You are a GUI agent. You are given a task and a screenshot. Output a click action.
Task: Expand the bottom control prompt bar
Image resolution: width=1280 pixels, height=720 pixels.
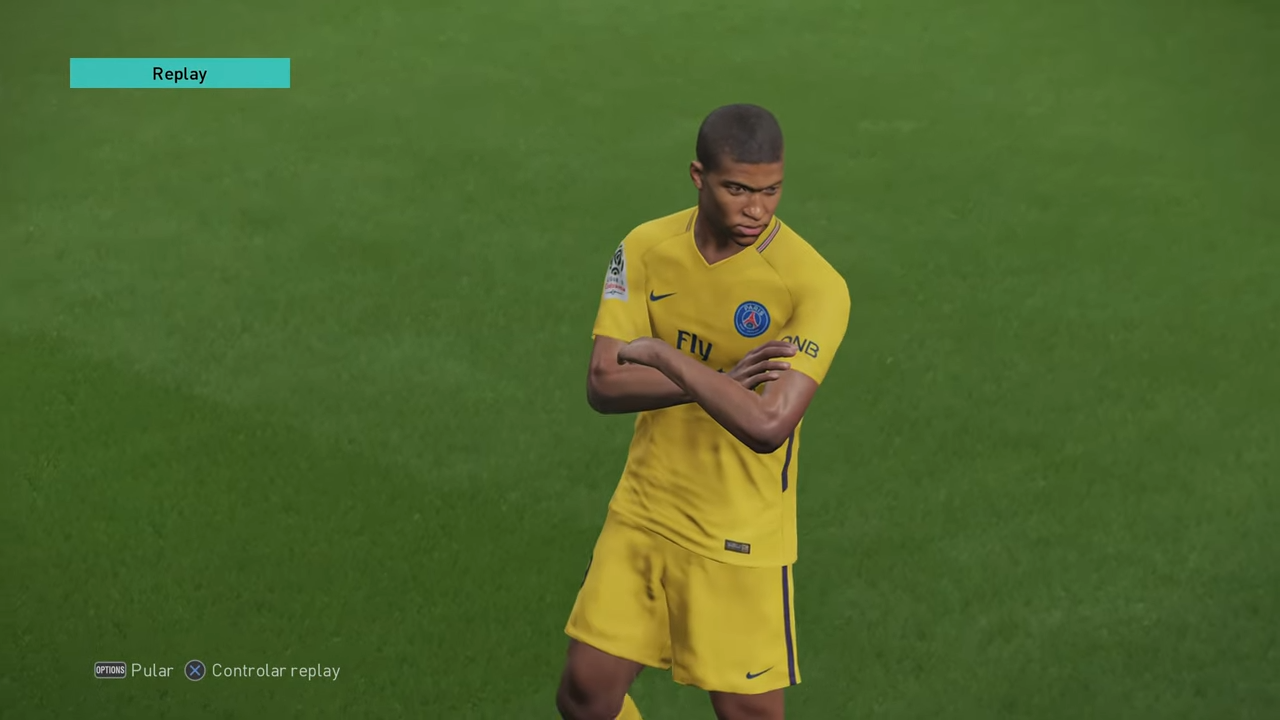tap(217, 670)
